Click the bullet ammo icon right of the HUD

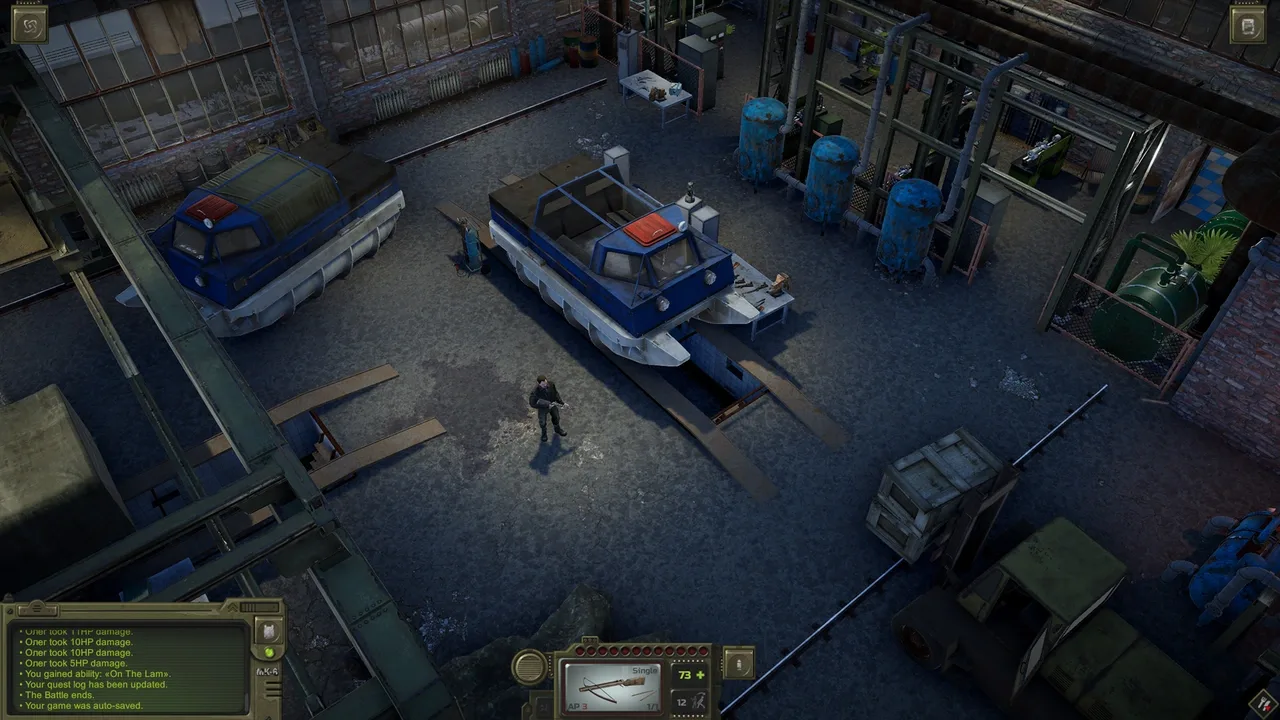(738, 665)
